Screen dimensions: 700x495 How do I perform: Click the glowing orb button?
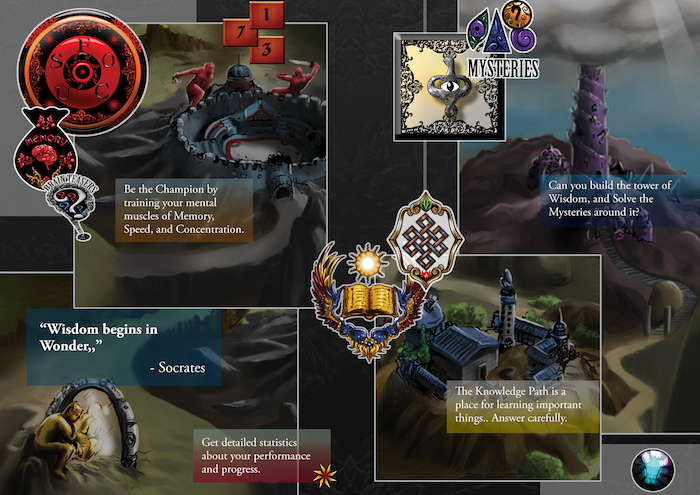653,468
